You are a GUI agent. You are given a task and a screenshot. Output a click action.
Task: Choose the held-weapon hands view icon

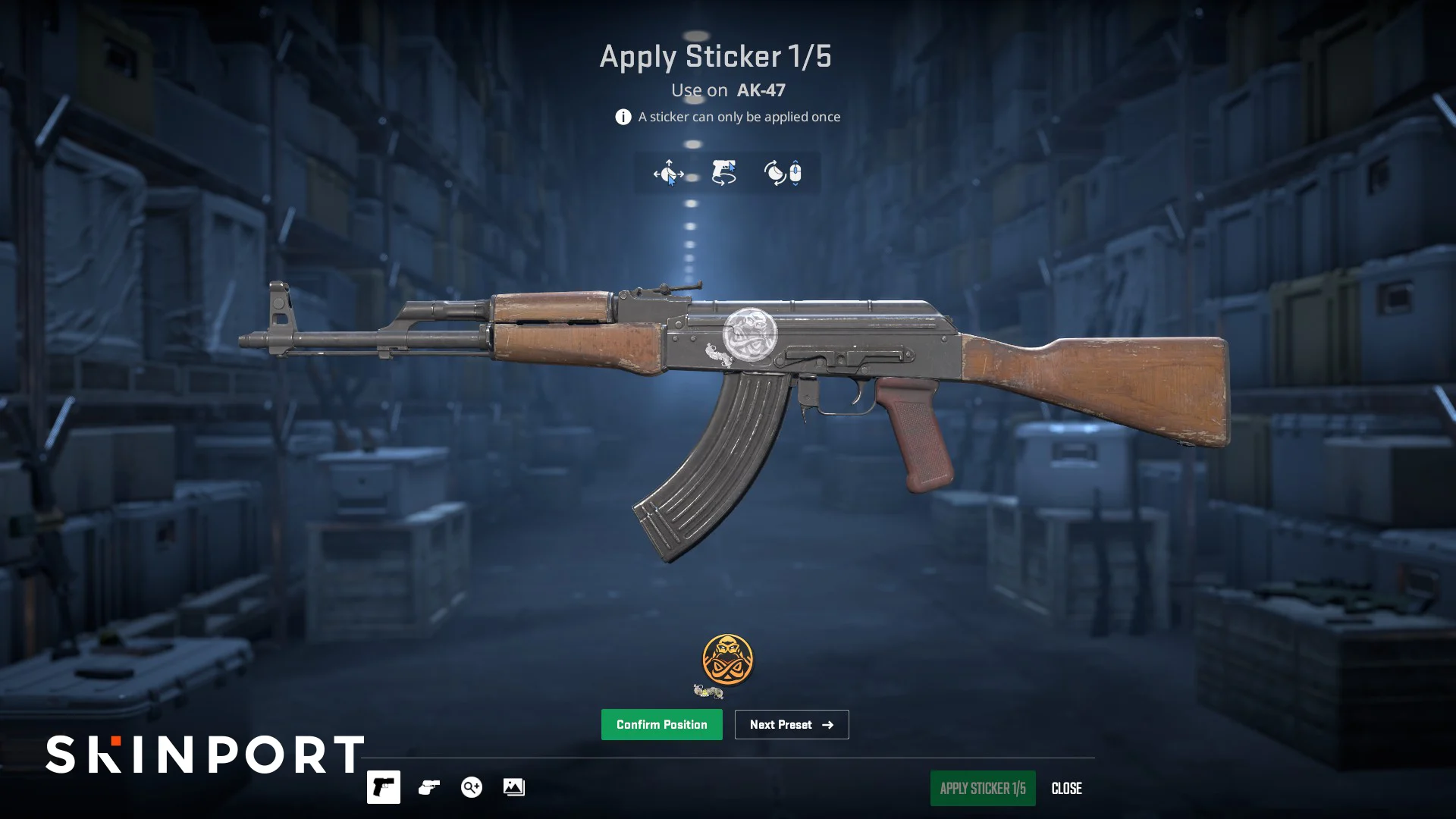point(428,787)
